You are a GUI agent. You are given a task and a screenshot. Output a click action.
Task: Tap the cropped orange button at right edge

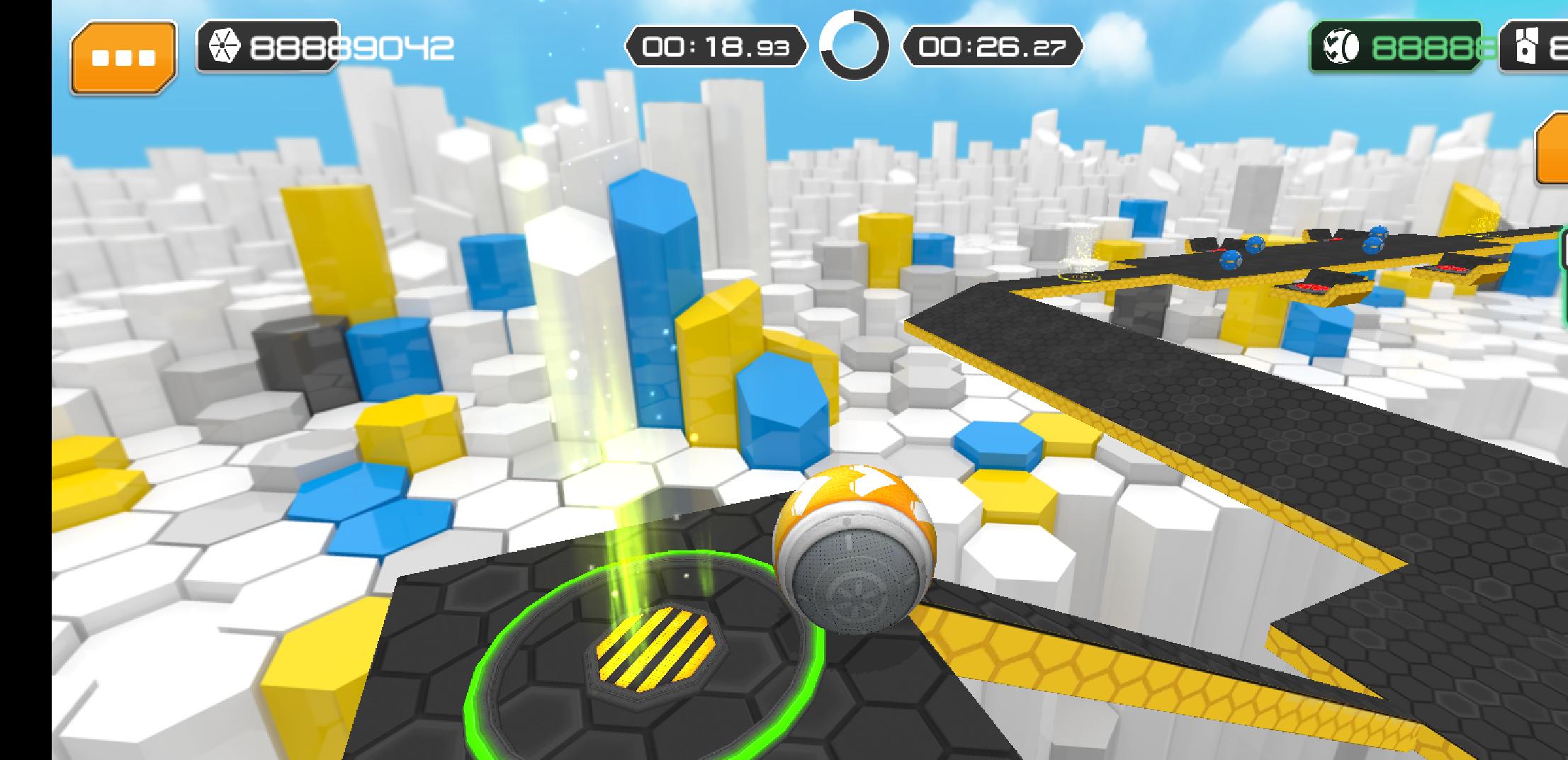coord(1552,149)
